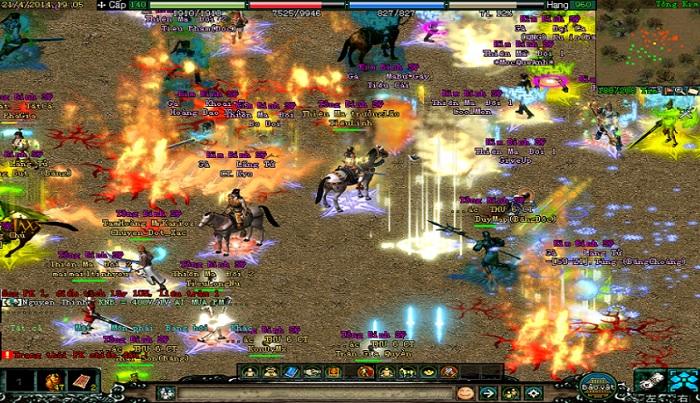Use the red scroll quick slot

81,381
